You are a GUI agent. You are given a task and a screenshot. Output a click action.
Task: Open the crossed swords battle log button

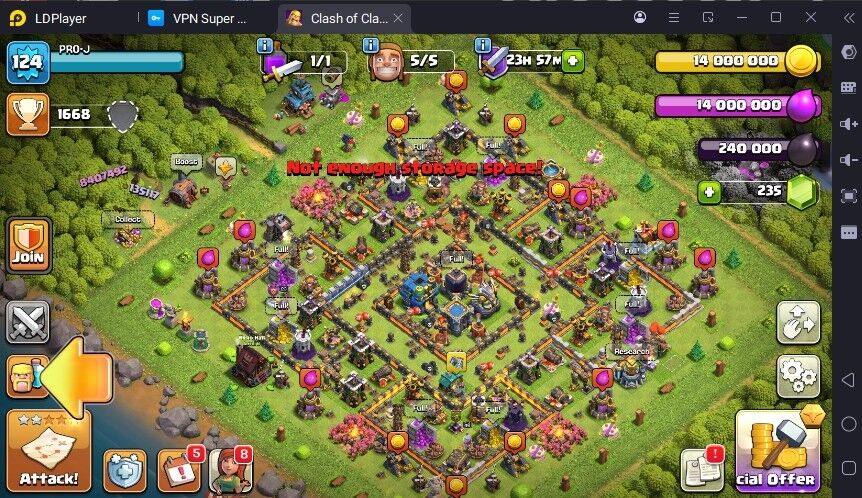27,322
